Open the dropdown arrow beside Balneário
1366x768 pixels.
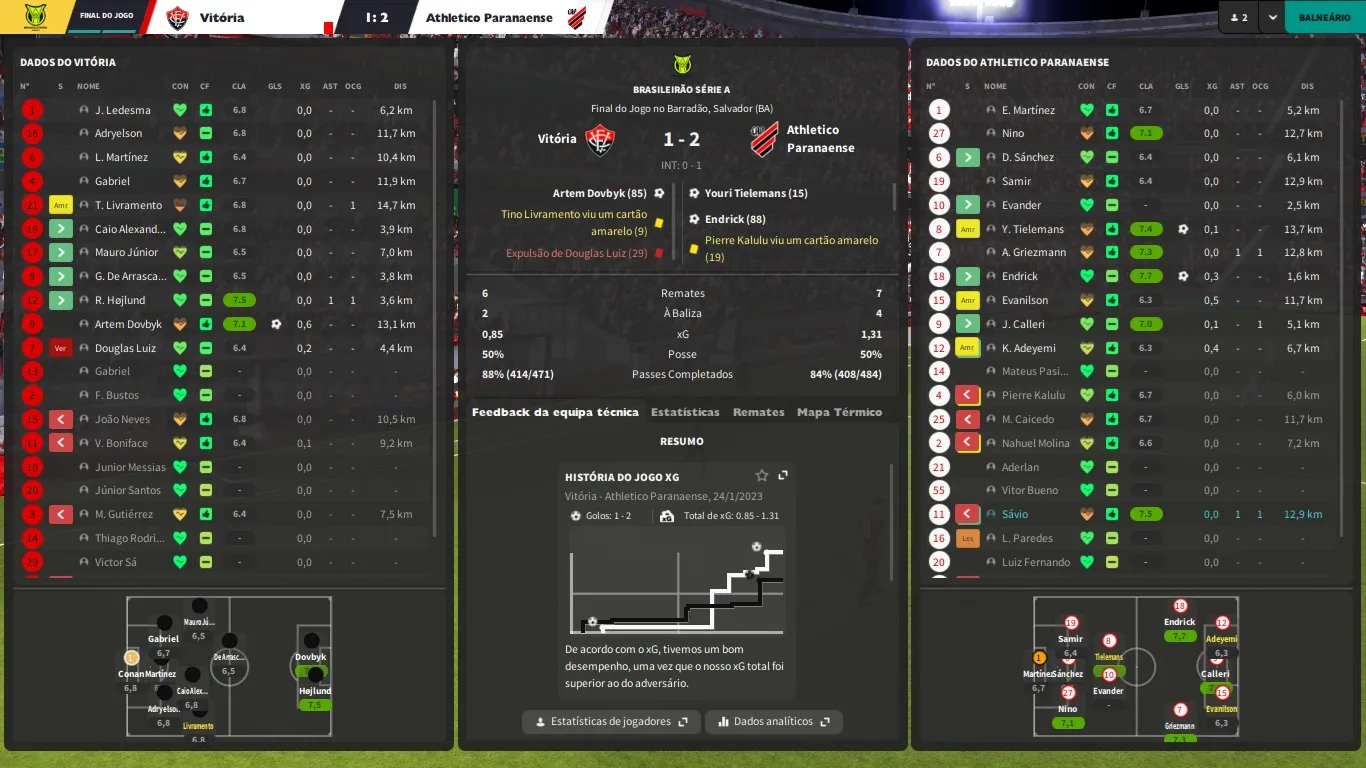[x=1272, y=17]
